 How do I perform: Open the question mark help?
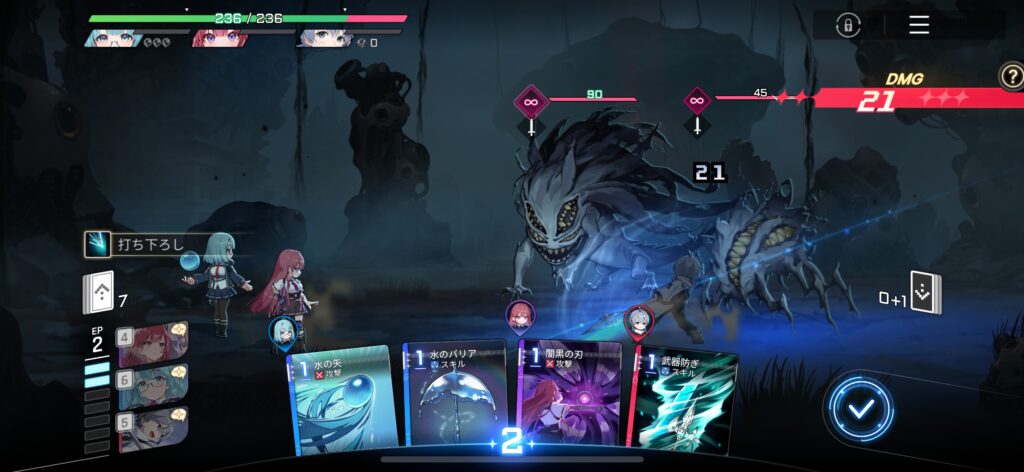pyautogui.click(x=1010, y=74)
